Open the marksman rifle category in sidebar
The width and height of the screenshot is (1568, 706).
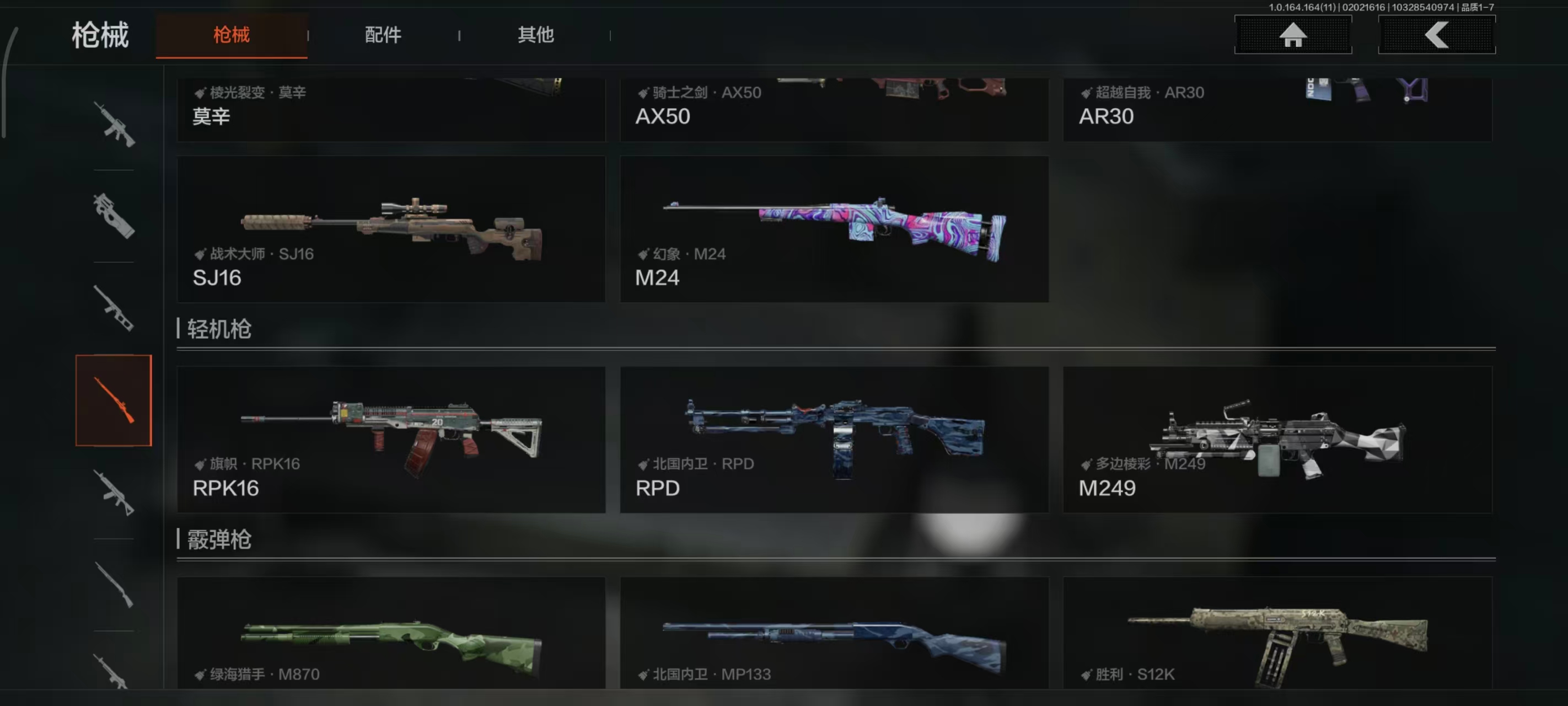coord(115,308)
